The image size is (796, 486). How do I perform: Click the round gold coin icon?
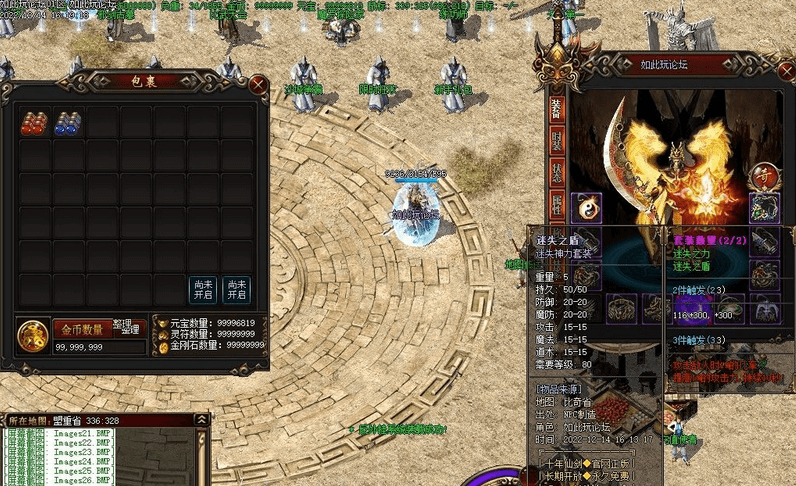pyautogui.click(x=34, y=335)
